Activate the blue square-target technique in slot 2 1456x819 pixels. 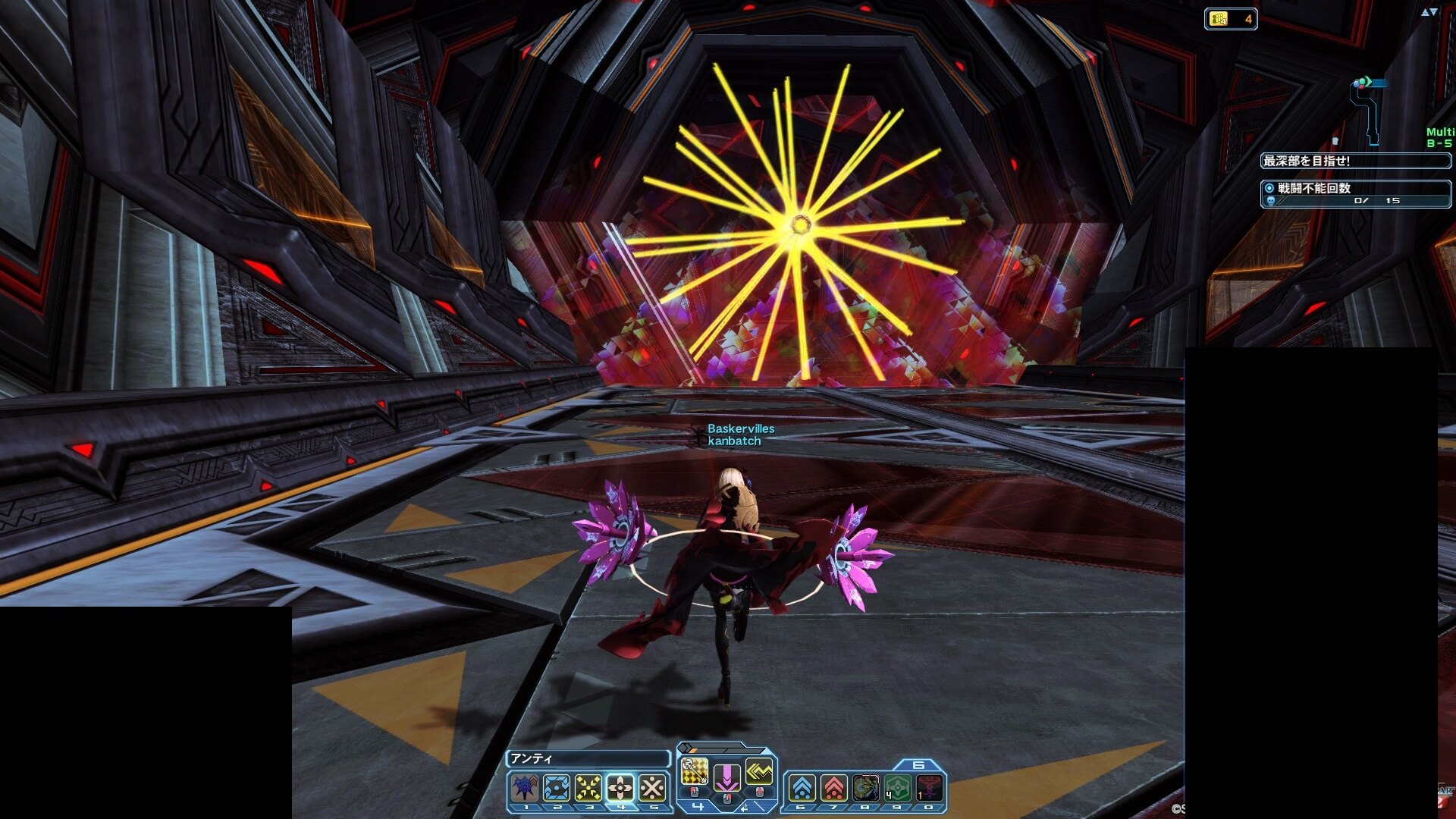[x=557, y=789]
